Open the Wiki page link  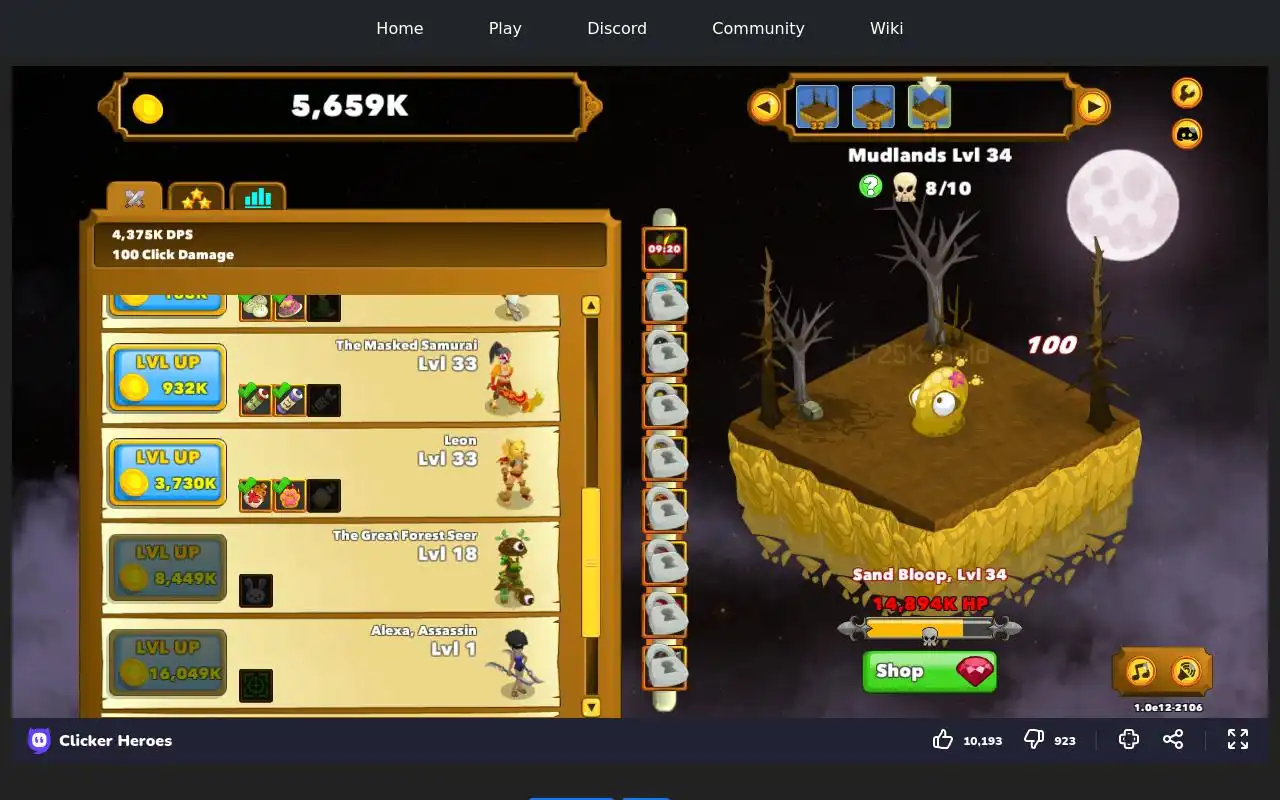tap(886, 28)
